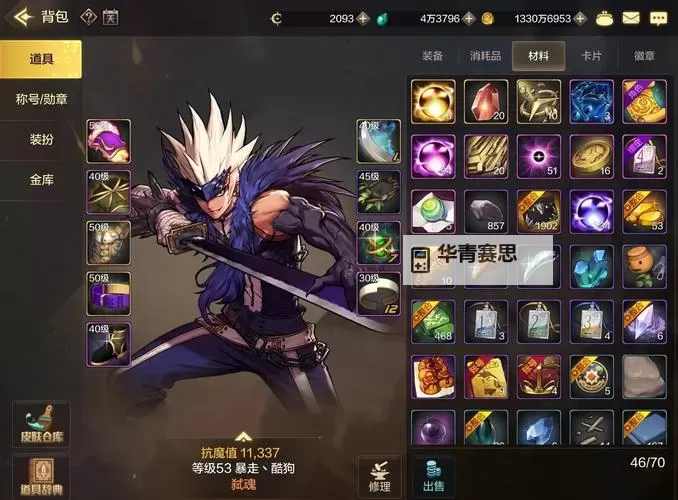Select the level 30 silver ring equipment slot
This screenshot has height=500, width=678.
[379, 292]
